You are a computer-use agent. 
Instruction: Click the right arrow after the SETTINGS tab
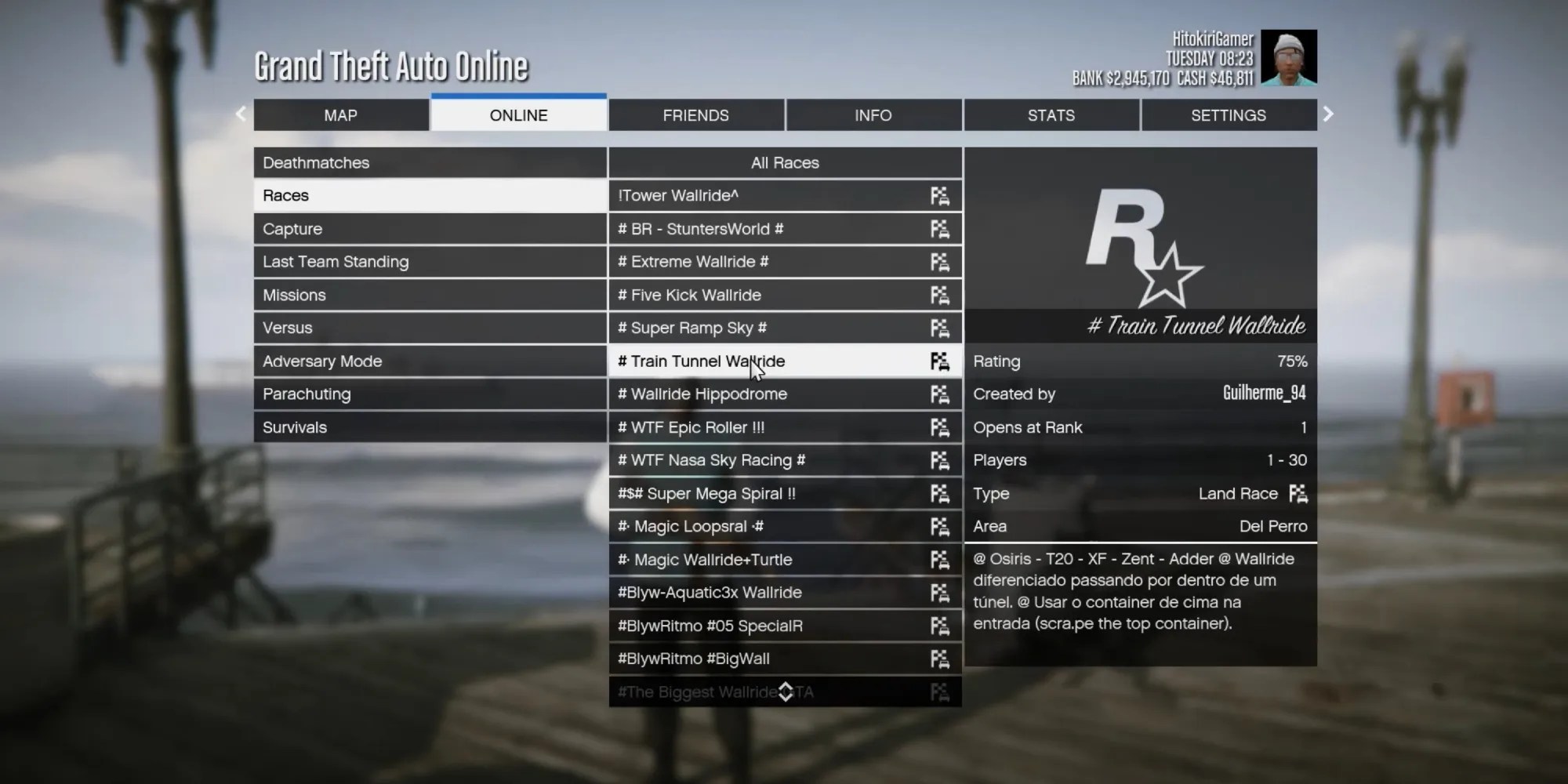[1327, 114]
